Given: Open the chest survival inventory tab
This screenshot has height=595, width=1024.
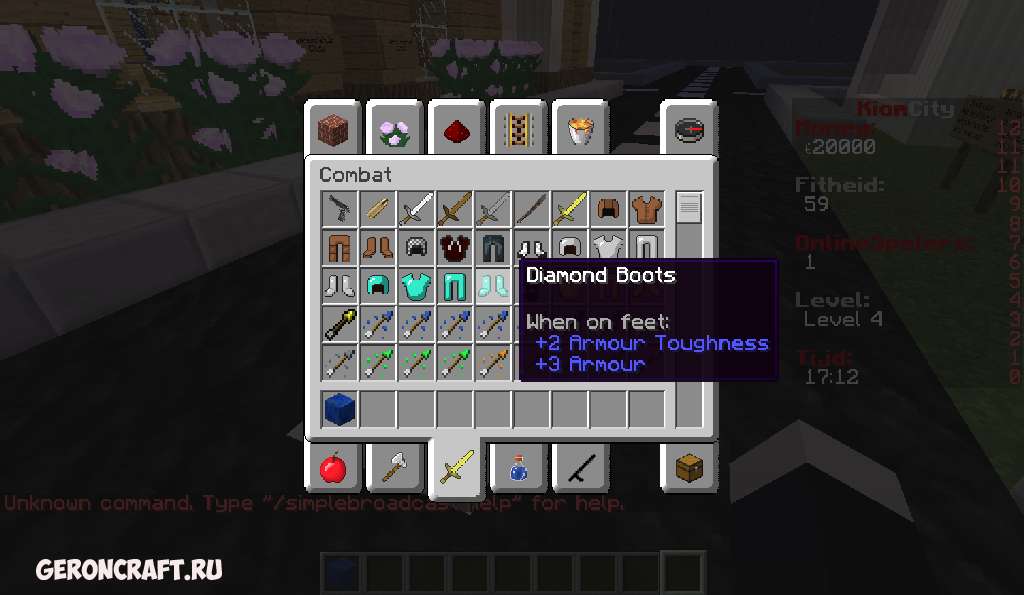Looking at the screenshot, I should [689, 466].
